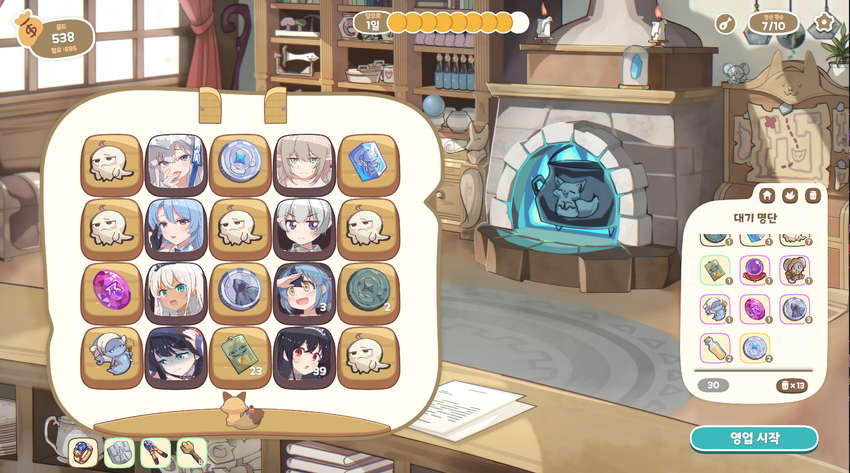Choose the blue pliers tool slot
The height and width of the screenshot is (473, 850).
coord(155,452)
